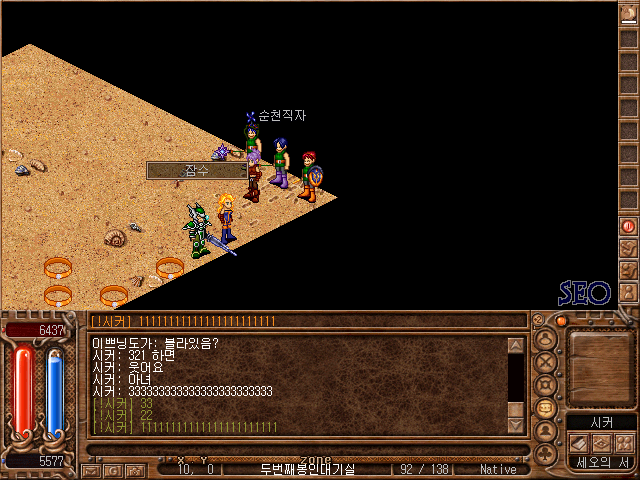
Task: Open the book icon under character name
Action: coord(580,443)
